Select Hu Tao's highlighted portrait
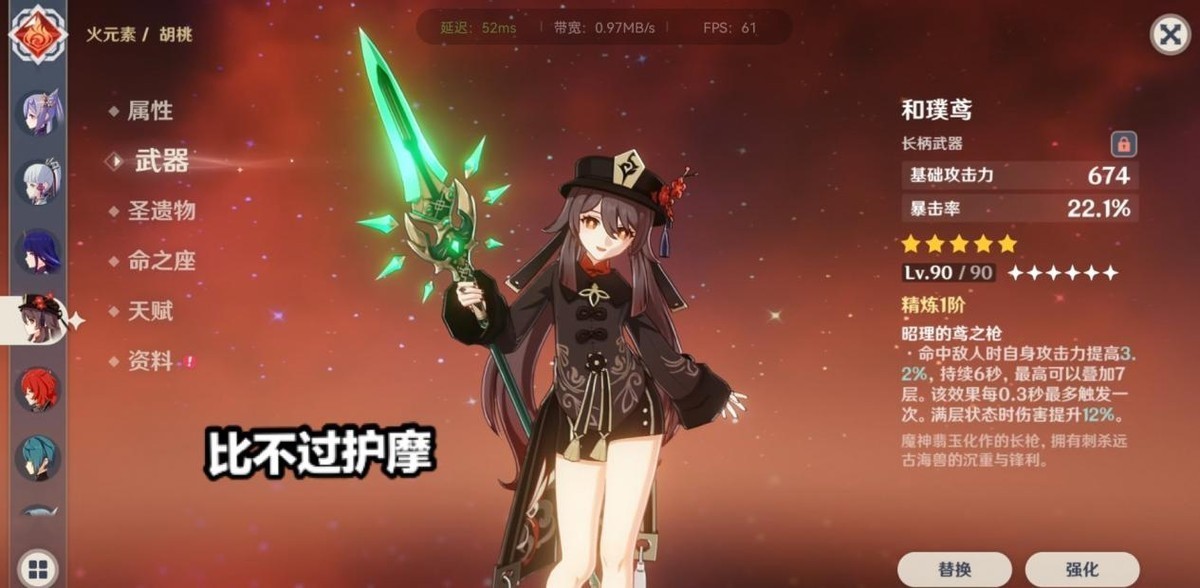 click(41, 320)
